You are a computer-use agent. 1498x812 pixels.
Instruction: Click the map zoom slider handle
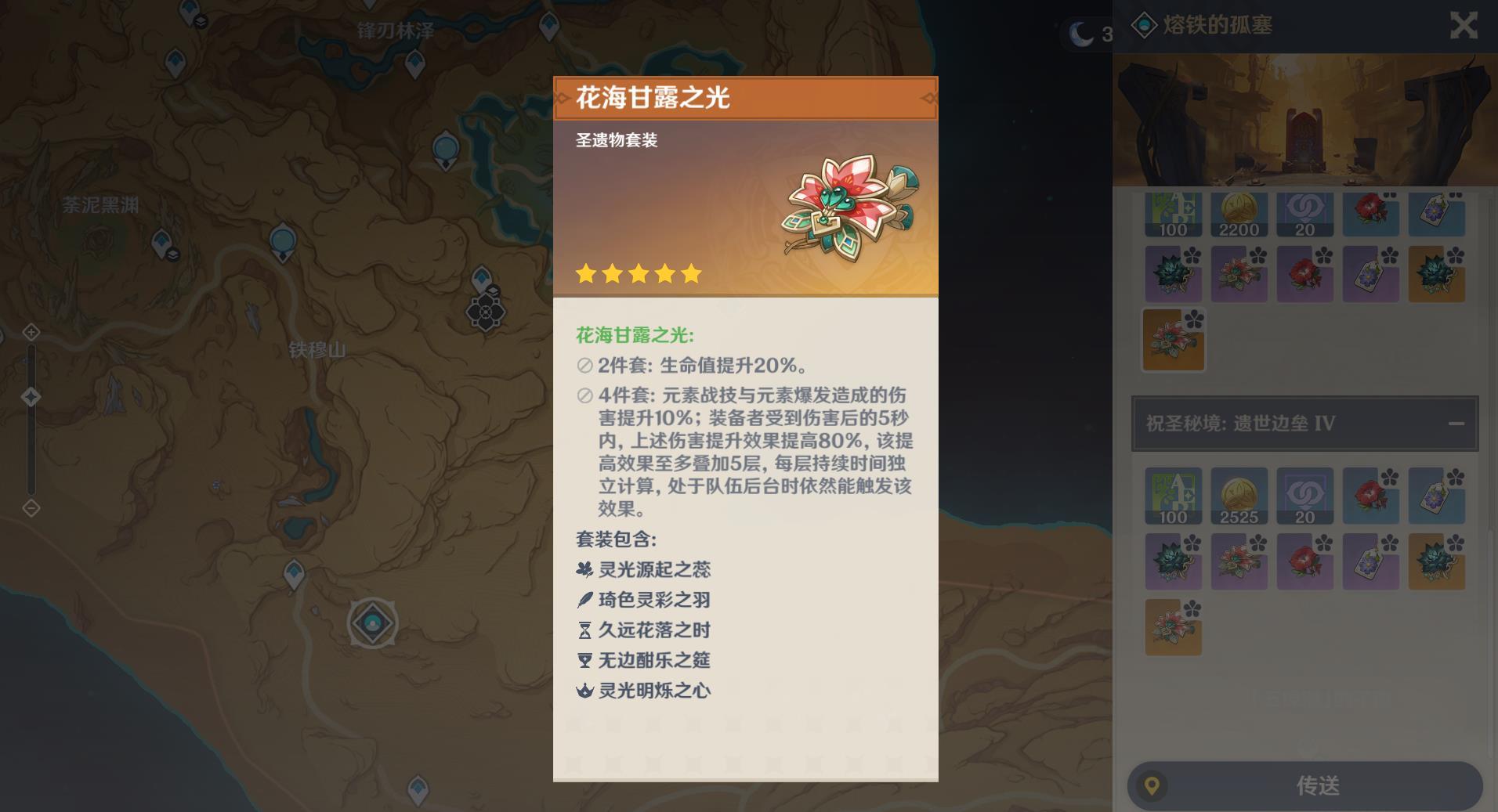[31, 397]
